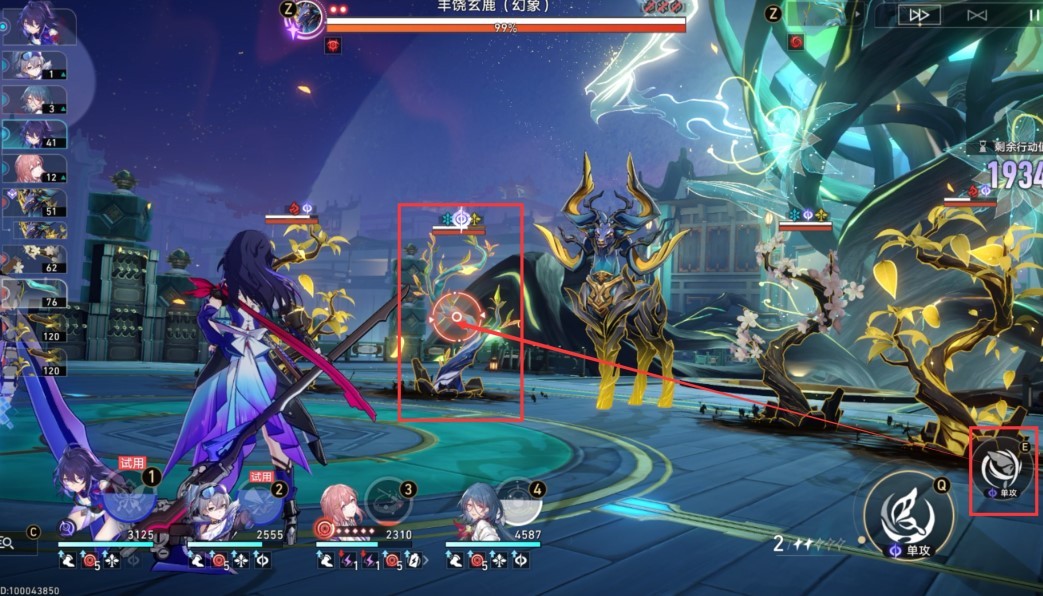
Task: Toggle the auto-battle button
Action: [977, 15]
